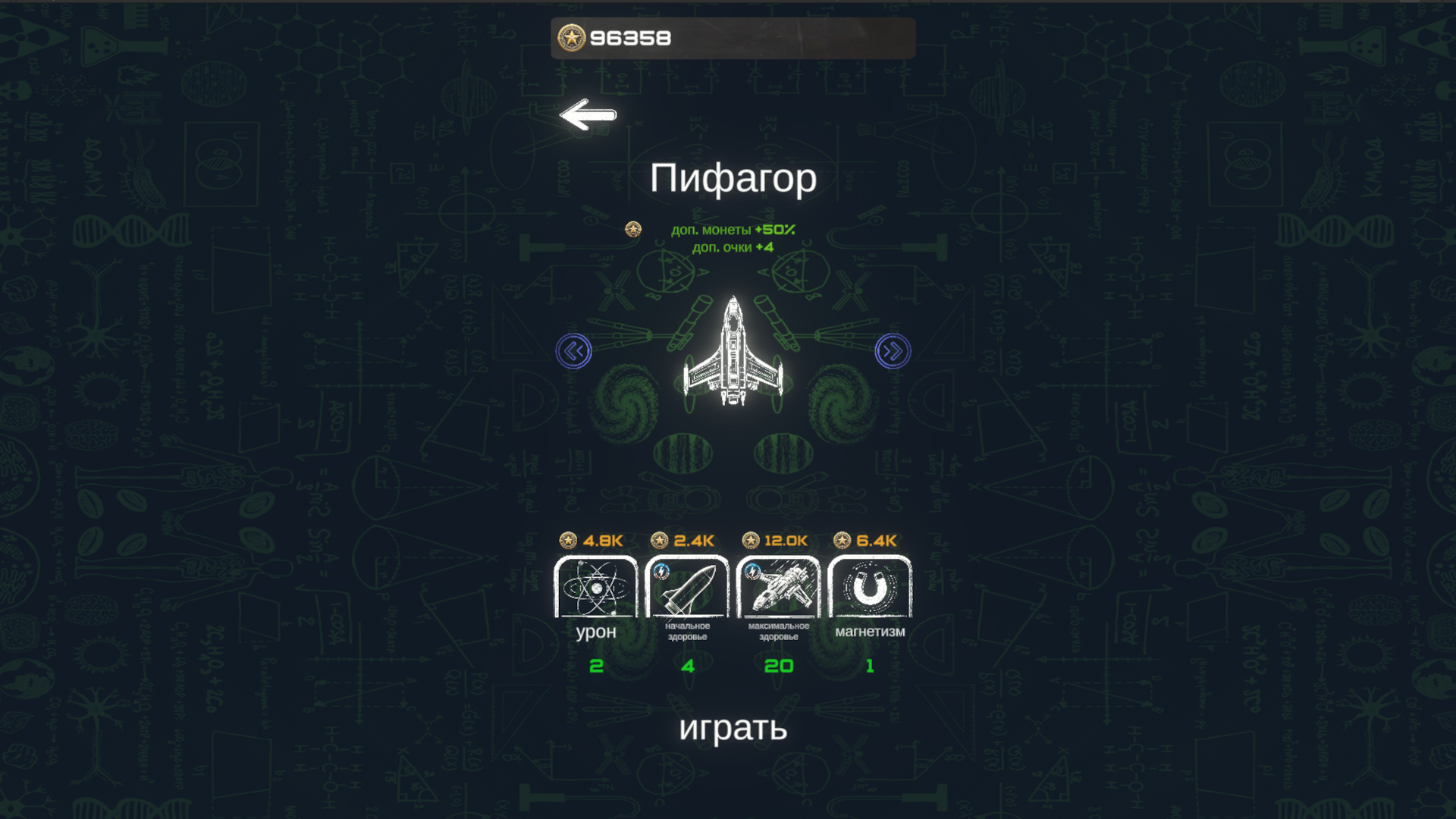The width and height of the screenshot is (1456, 819).
Task: Click the 12.0K price label
Action: tap(786, 540)
